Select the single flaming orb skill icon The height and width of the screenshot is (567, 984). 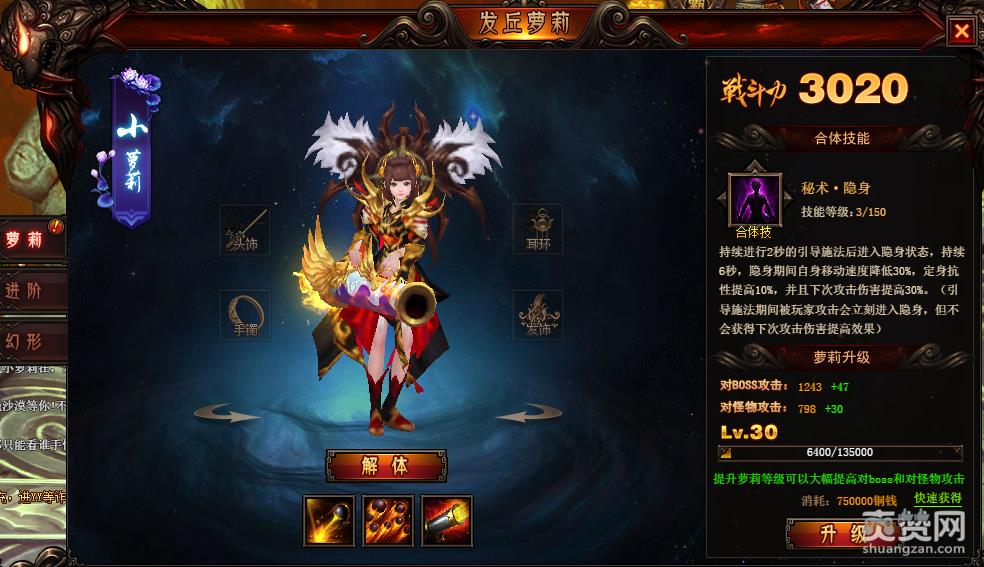[x=328, y=520]
